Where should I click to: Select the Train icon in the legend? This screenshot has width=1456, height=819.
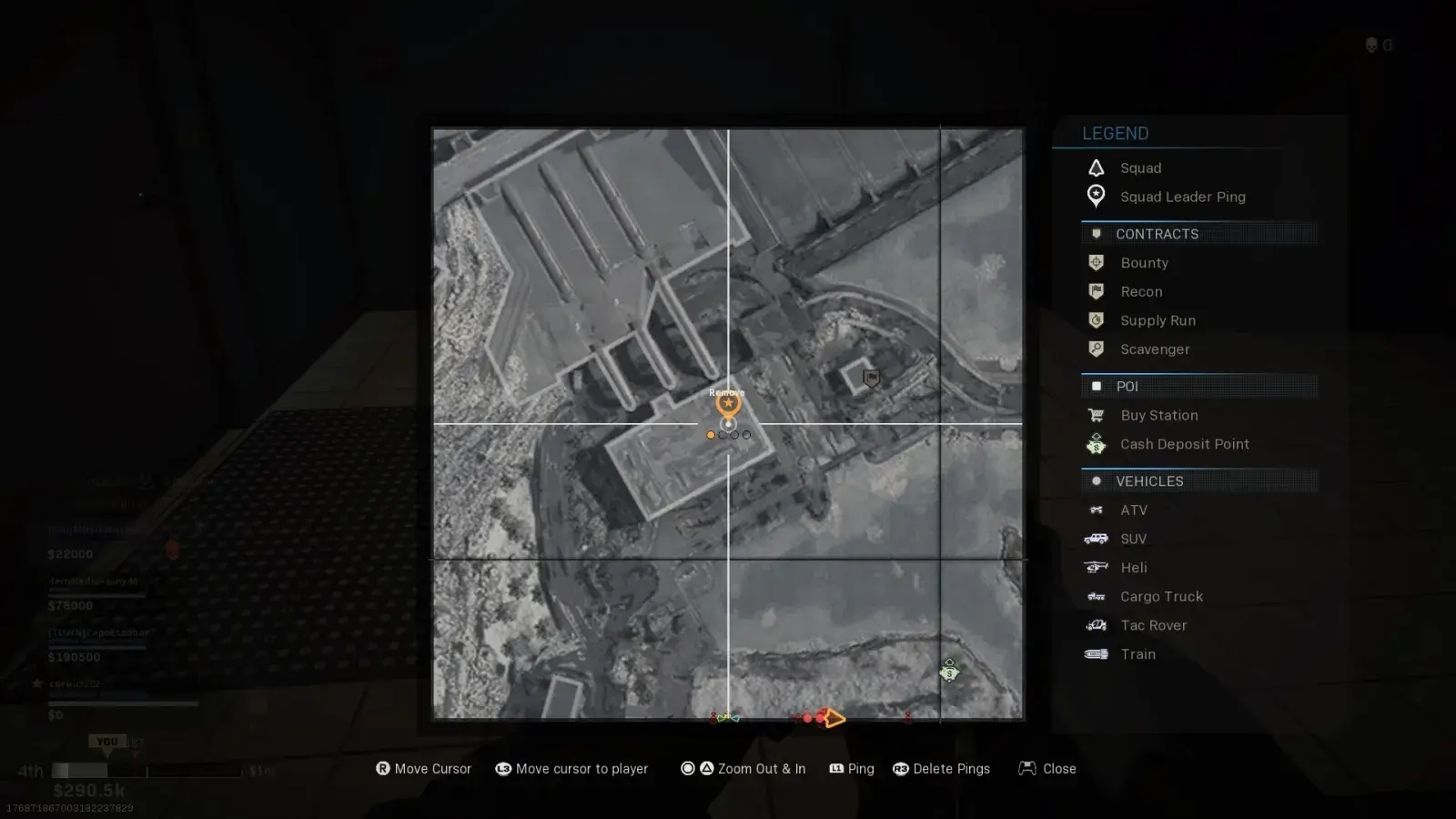1096,654
